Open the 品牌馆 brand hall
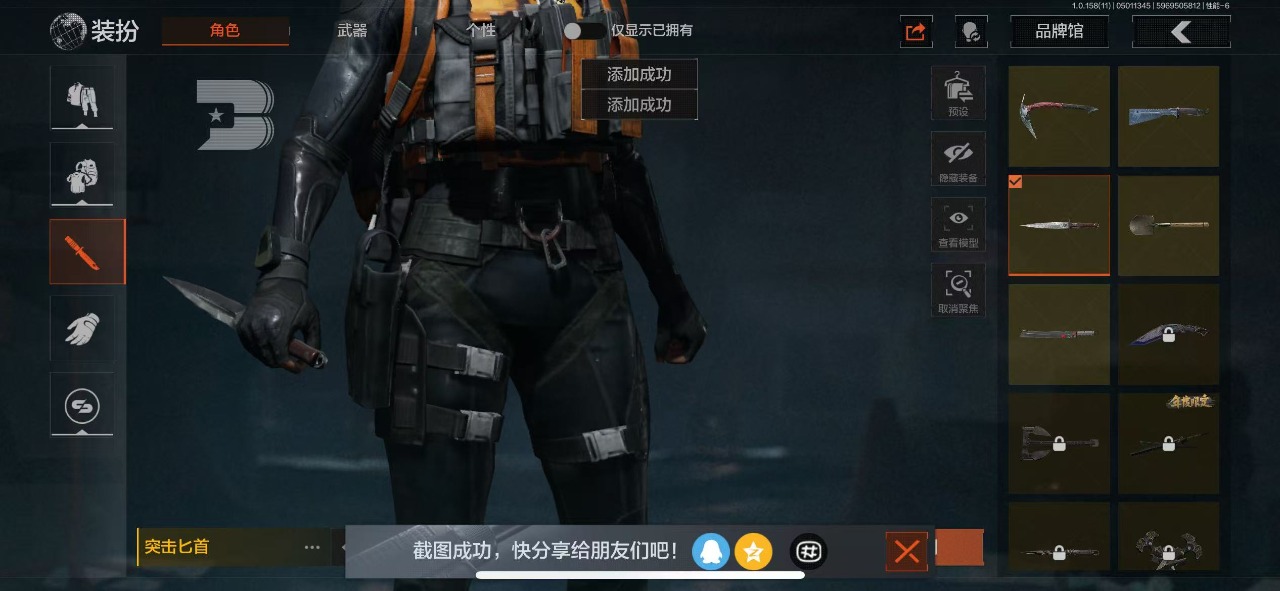 [1059, 31]
